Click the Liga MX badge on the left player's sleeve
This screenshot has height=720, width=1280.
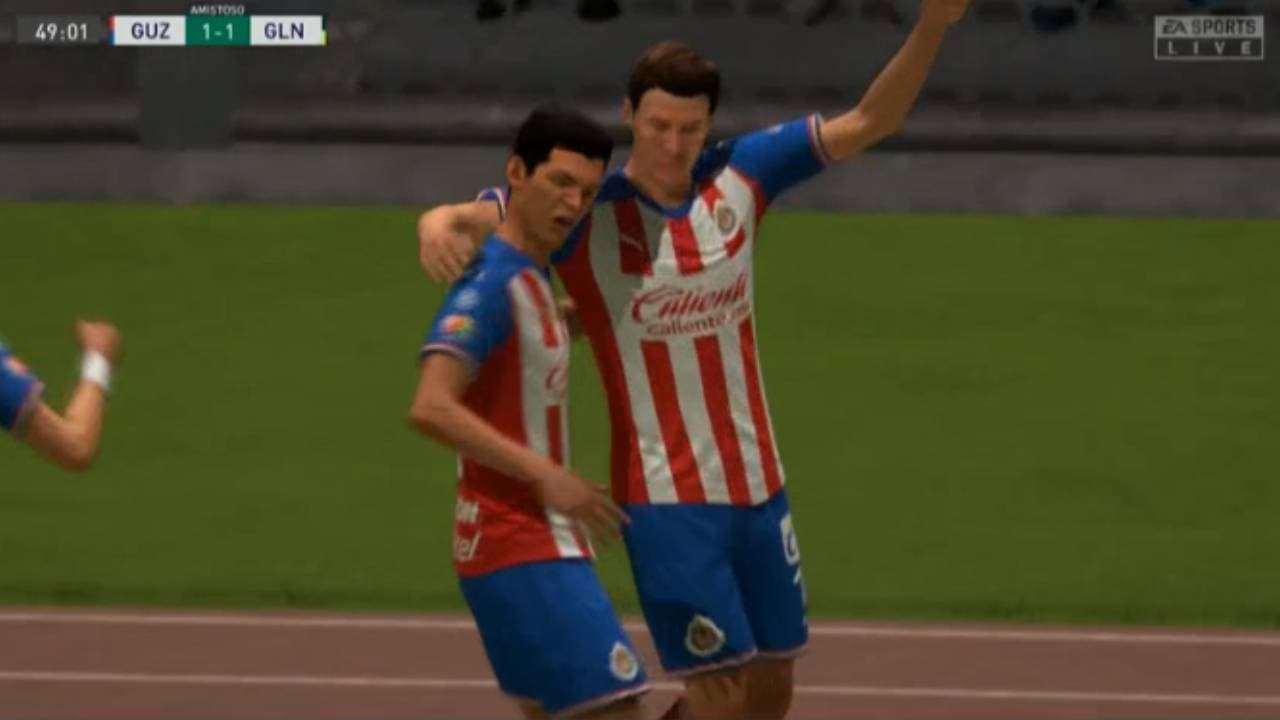pyautogui.click(x=458, y=322)
